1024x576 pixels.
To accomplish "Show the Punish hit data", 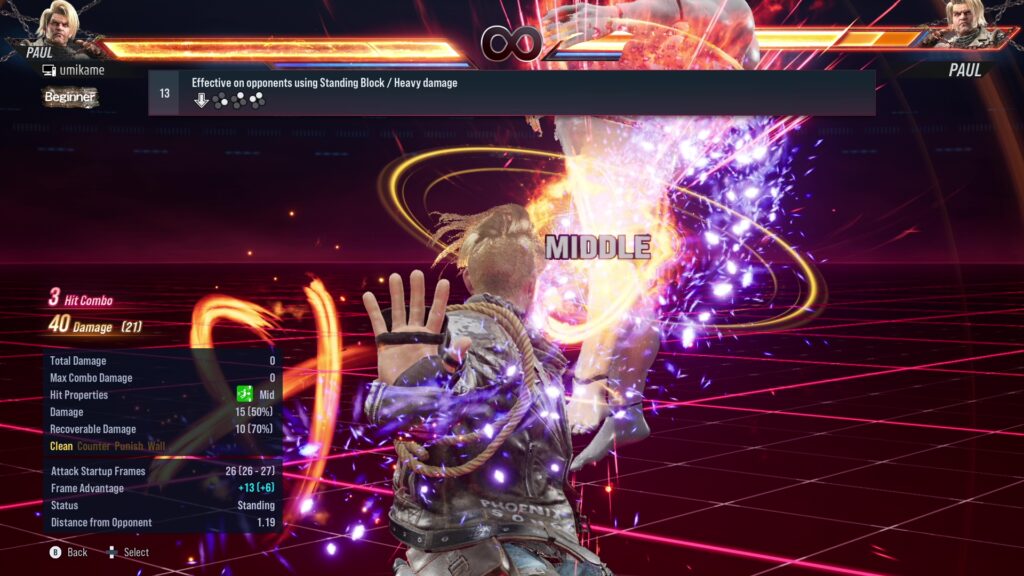I will point(129,446).
